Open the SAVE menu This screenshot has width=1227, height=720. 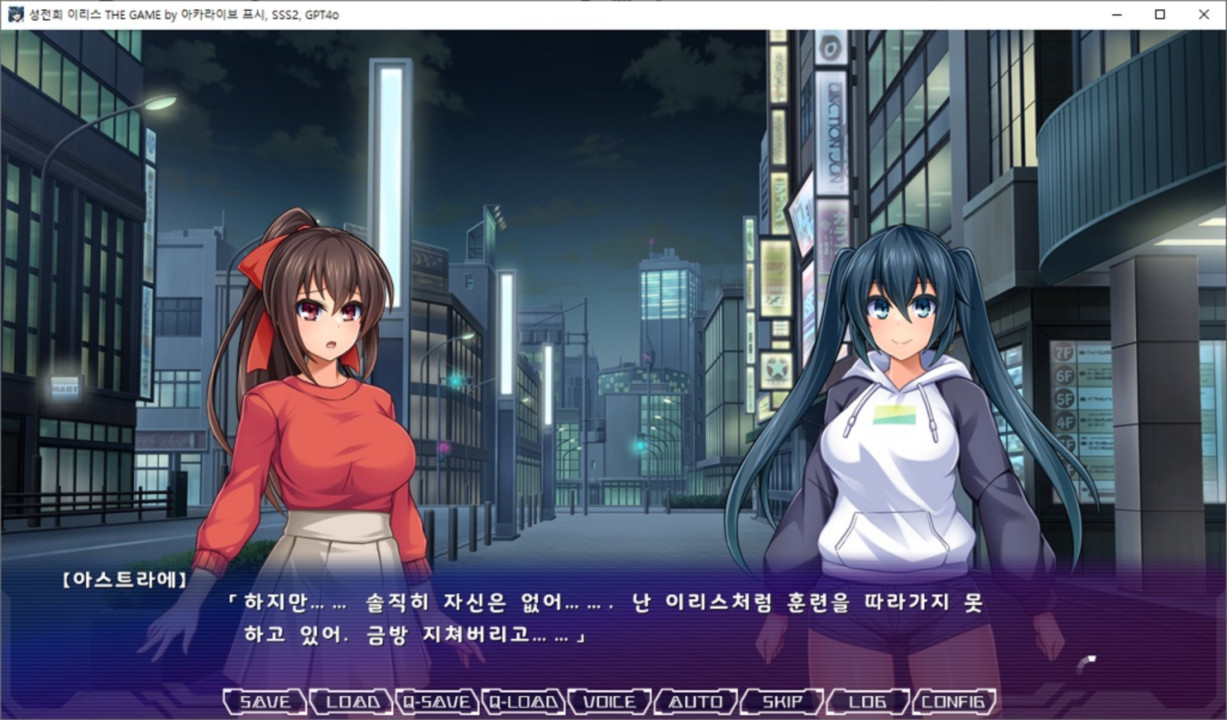pos(264,702)
